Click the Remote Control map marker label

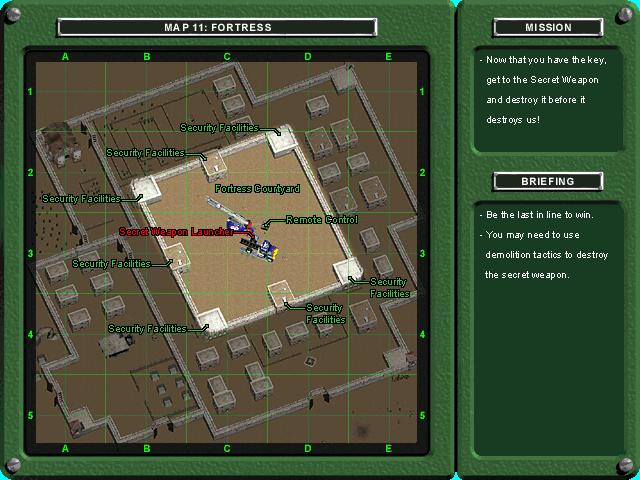[x=321, y=219]
